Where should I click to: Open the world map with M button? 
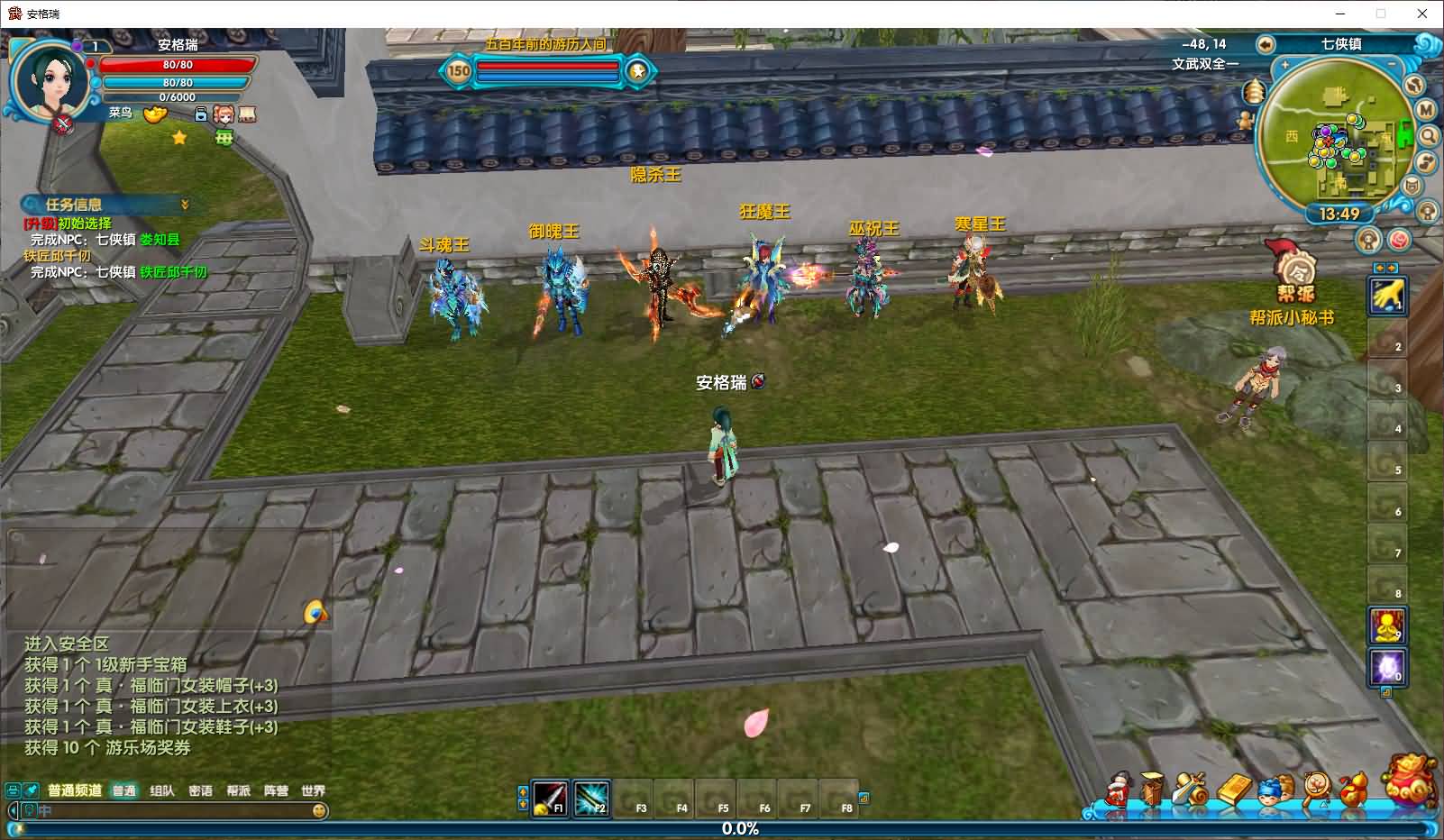click(x=1425, y=110)
